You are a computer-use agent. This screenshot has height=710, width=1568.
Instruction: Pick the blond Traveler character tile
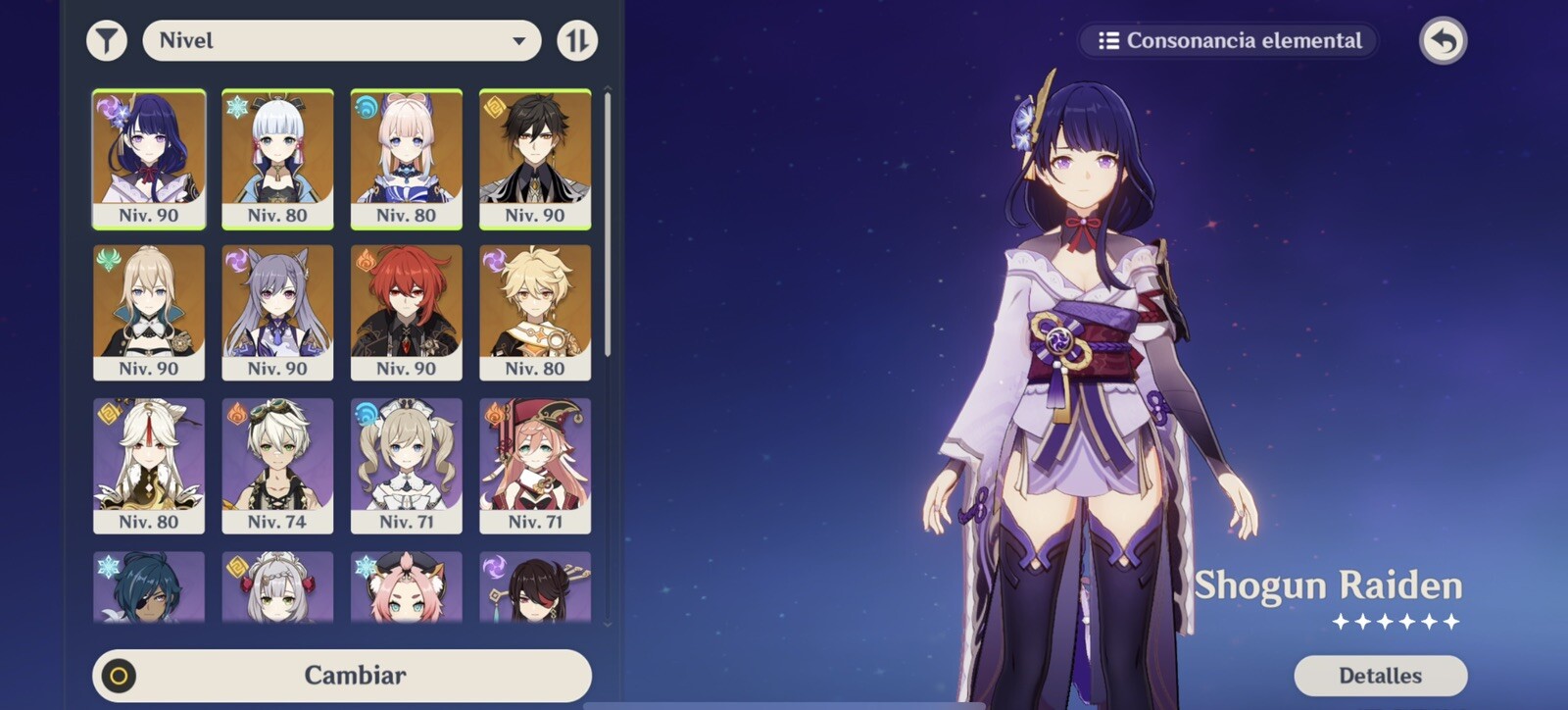pyautogui.click(x=535, y=312)
